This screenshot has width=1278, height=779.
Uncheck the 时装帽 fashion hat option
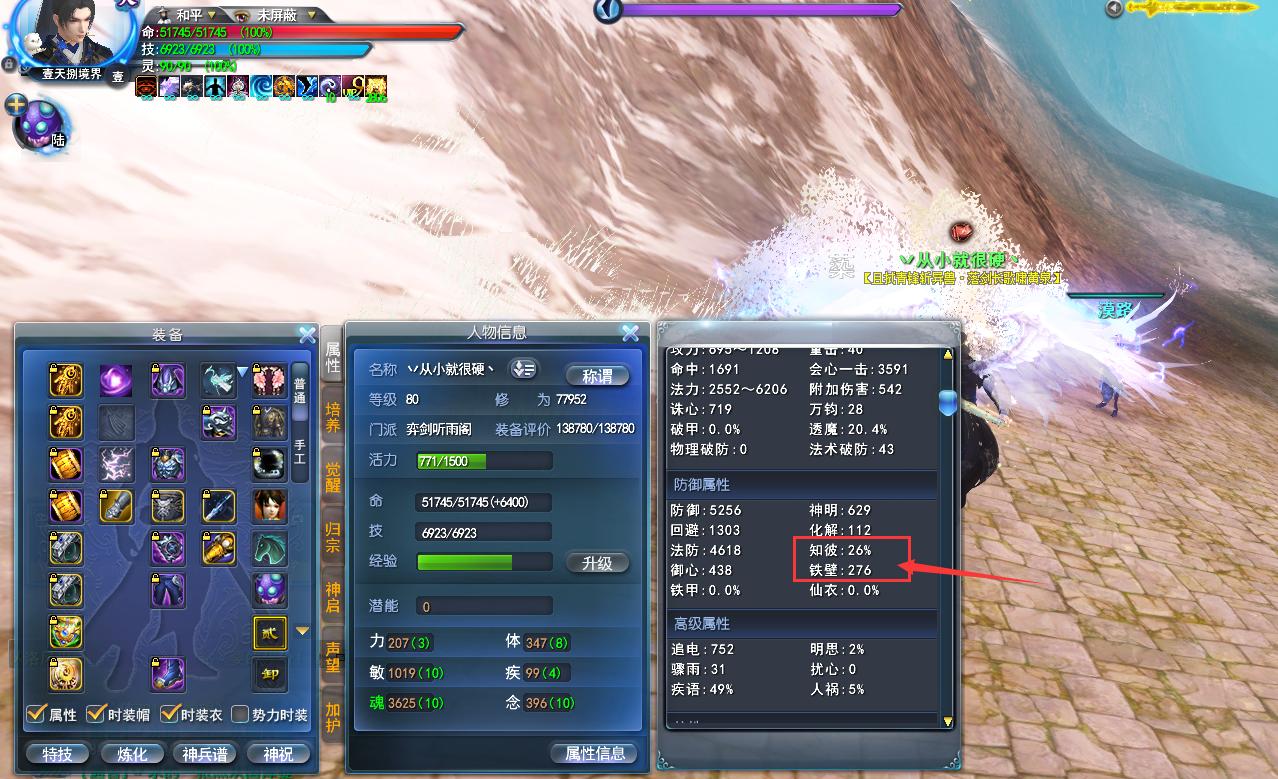(x=97, y=714)
